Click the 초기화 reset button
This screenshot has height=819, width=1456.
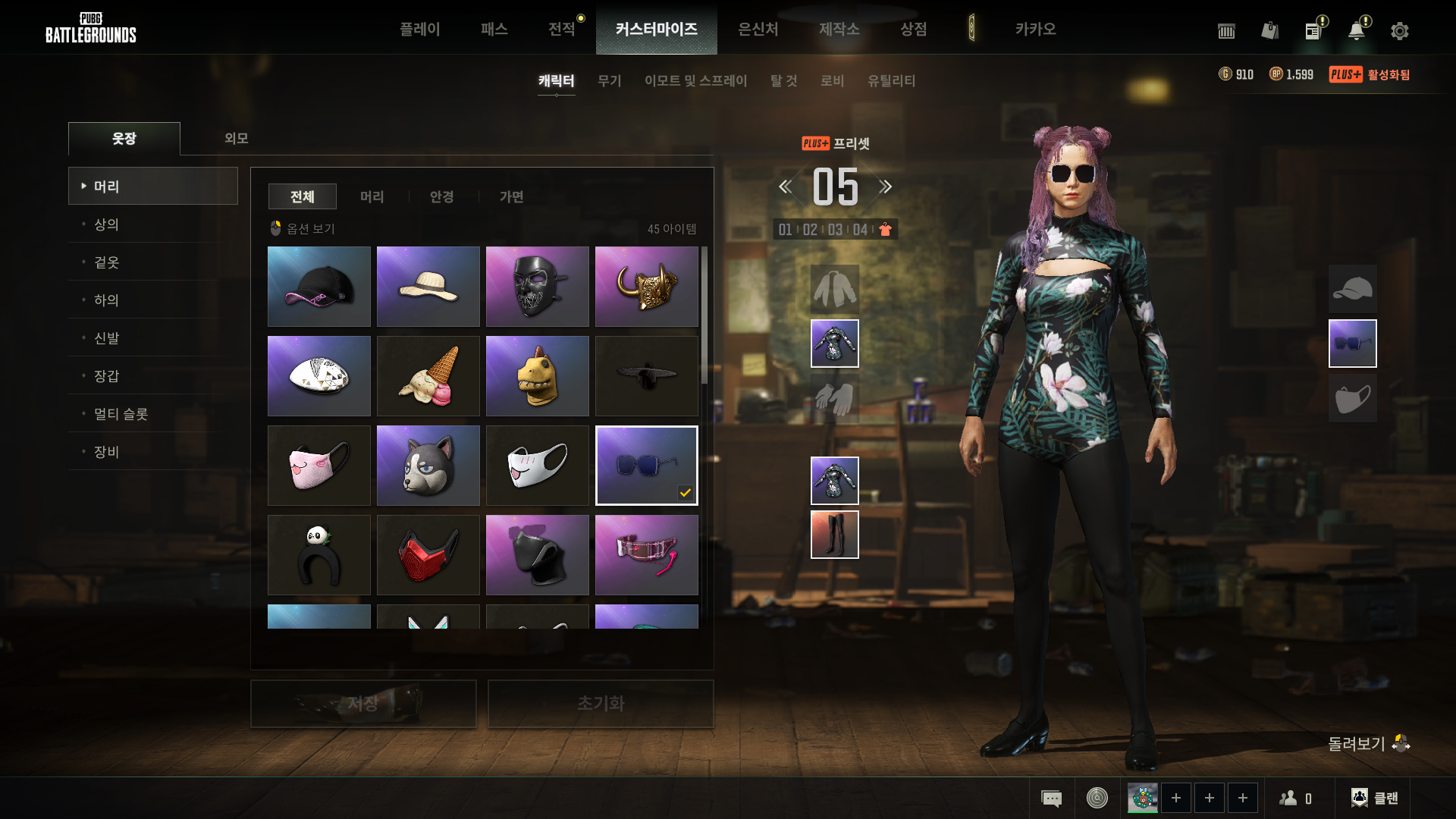[601, 704]
